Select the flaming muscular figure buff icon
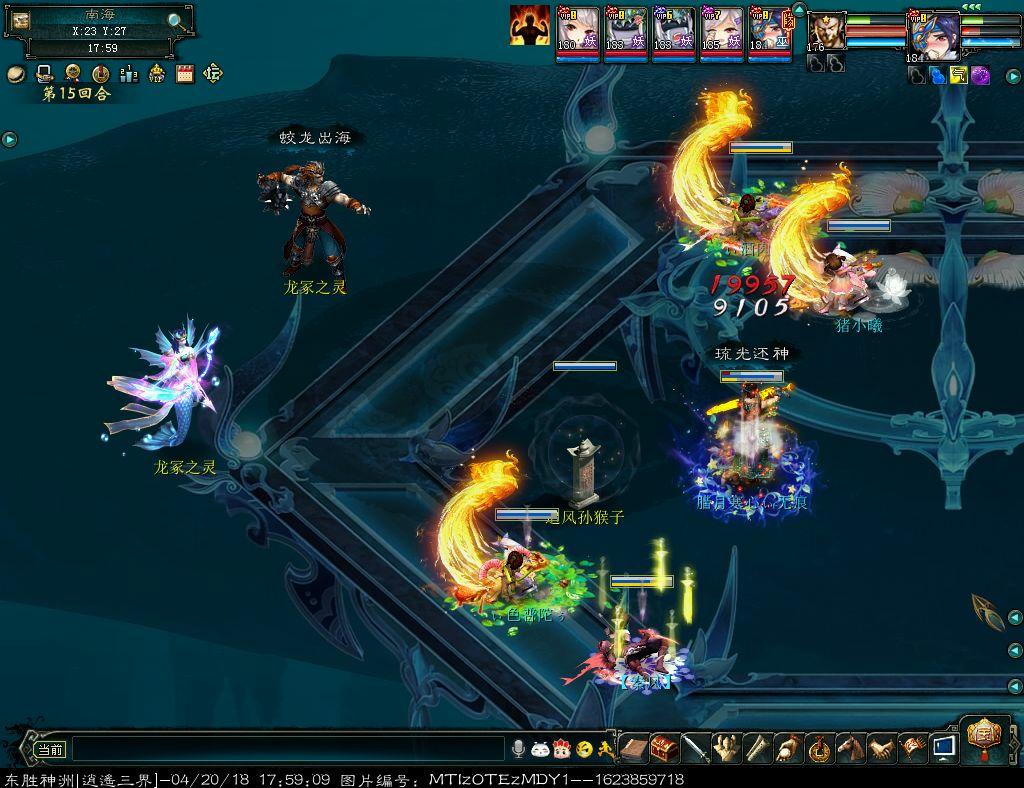 (x=529, y=25)
